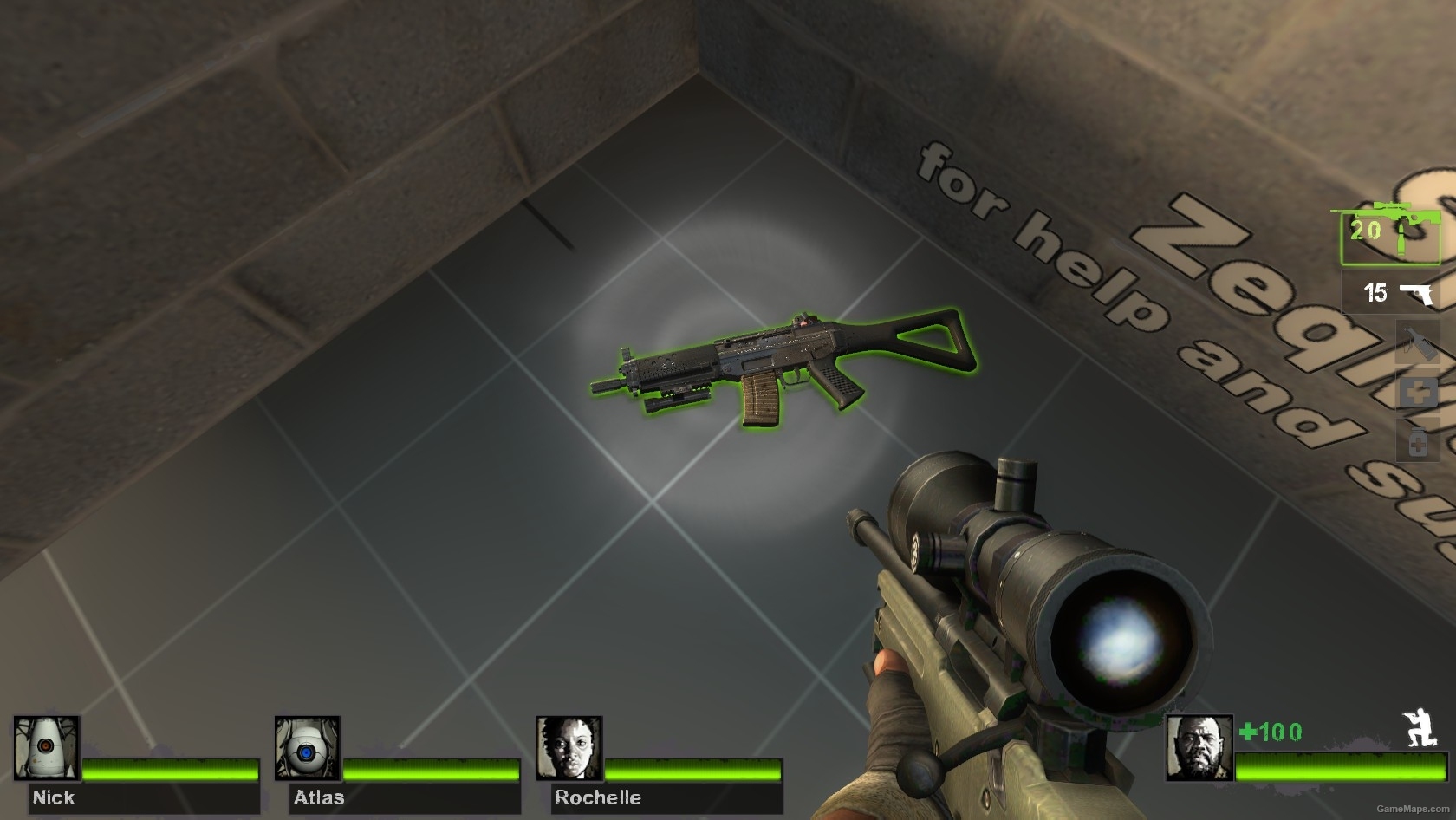Expand the pistol ammo counter showing 15
Viewport: 1456px width, 820px height.
point(1375,292)
